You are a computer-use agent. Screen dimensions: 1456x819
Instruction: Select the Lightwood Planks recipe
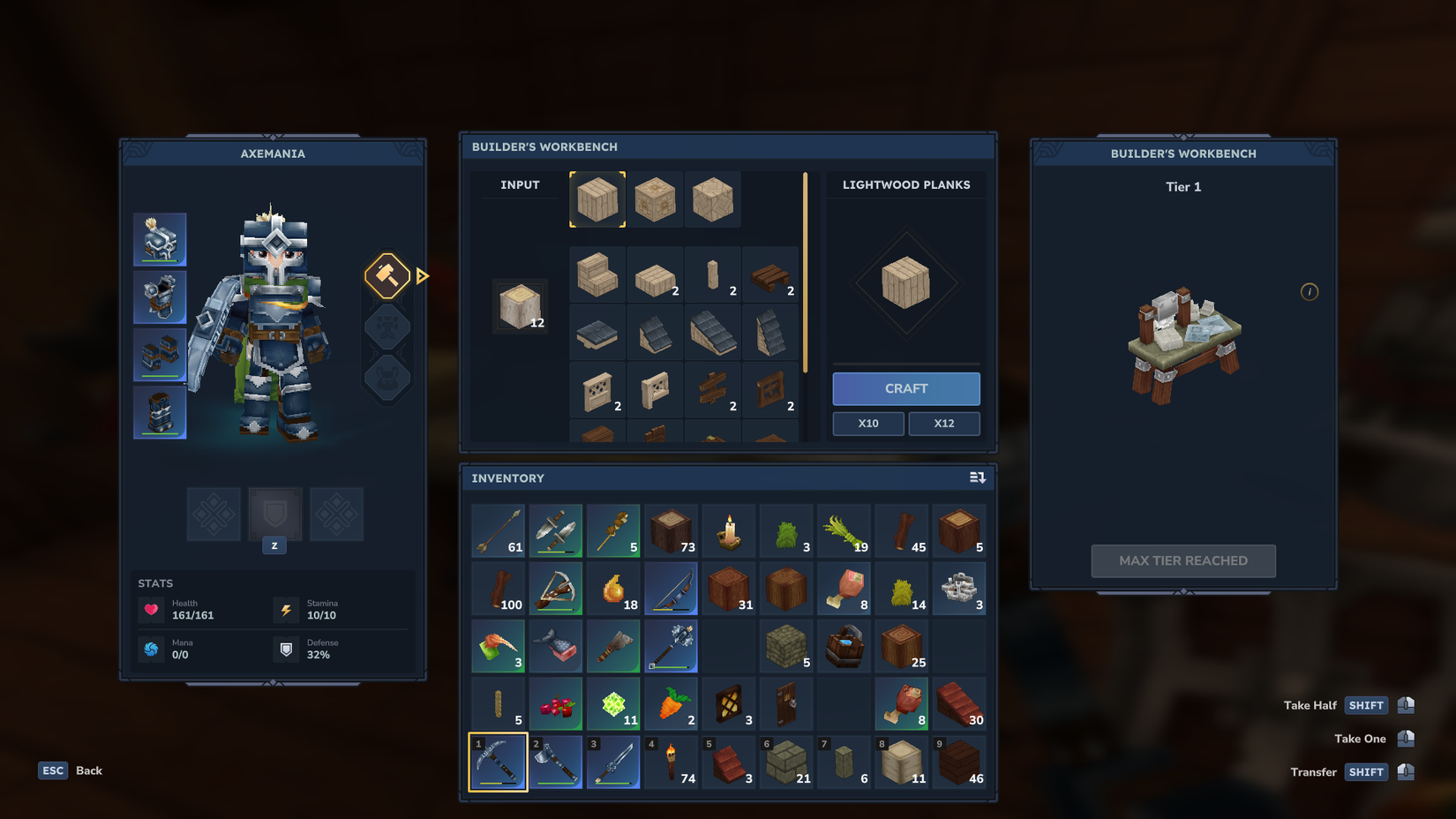[597, 199]
